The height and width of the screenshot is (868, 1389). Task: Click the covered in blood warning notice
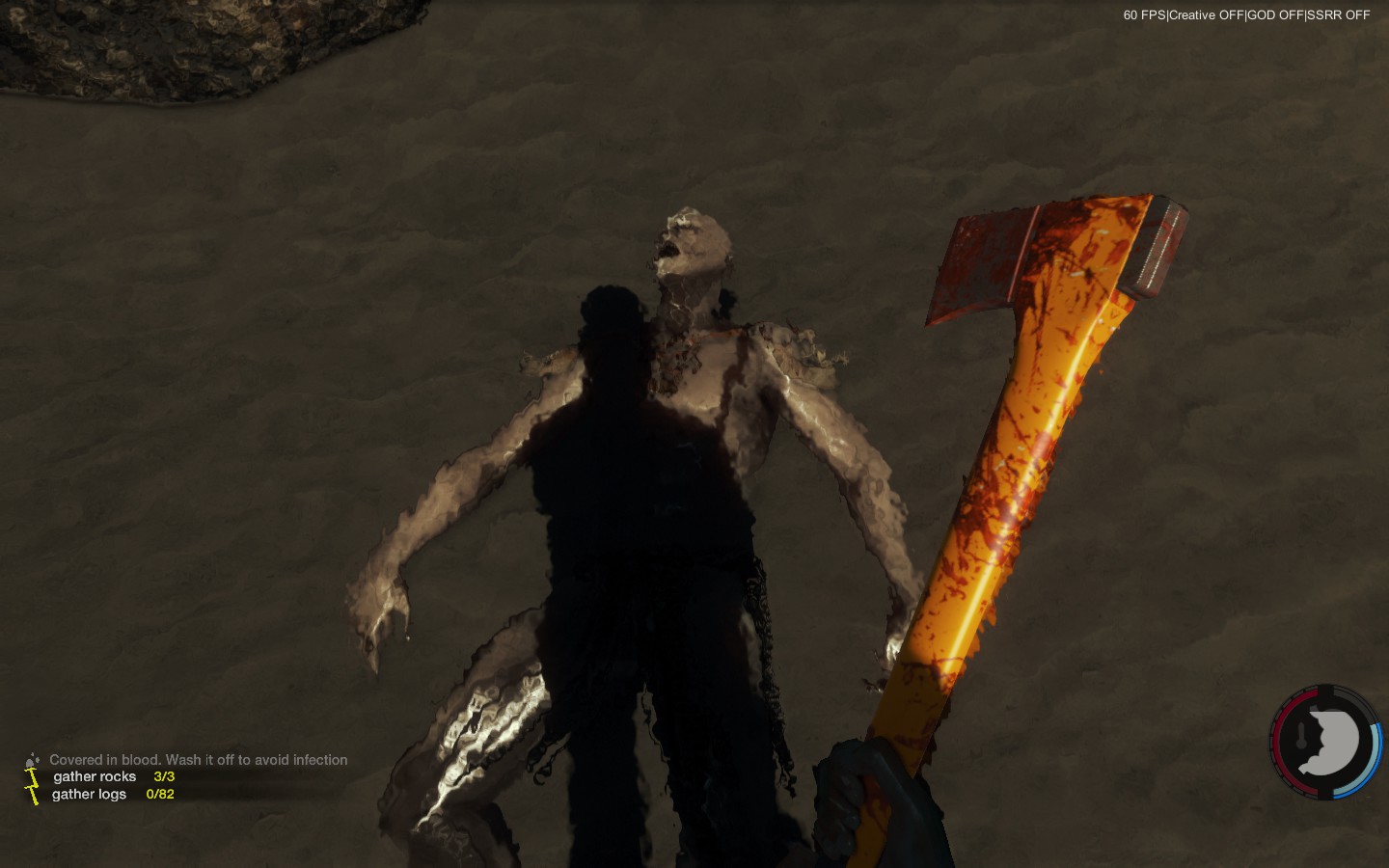pyautogui.click(x=198, y=760)
